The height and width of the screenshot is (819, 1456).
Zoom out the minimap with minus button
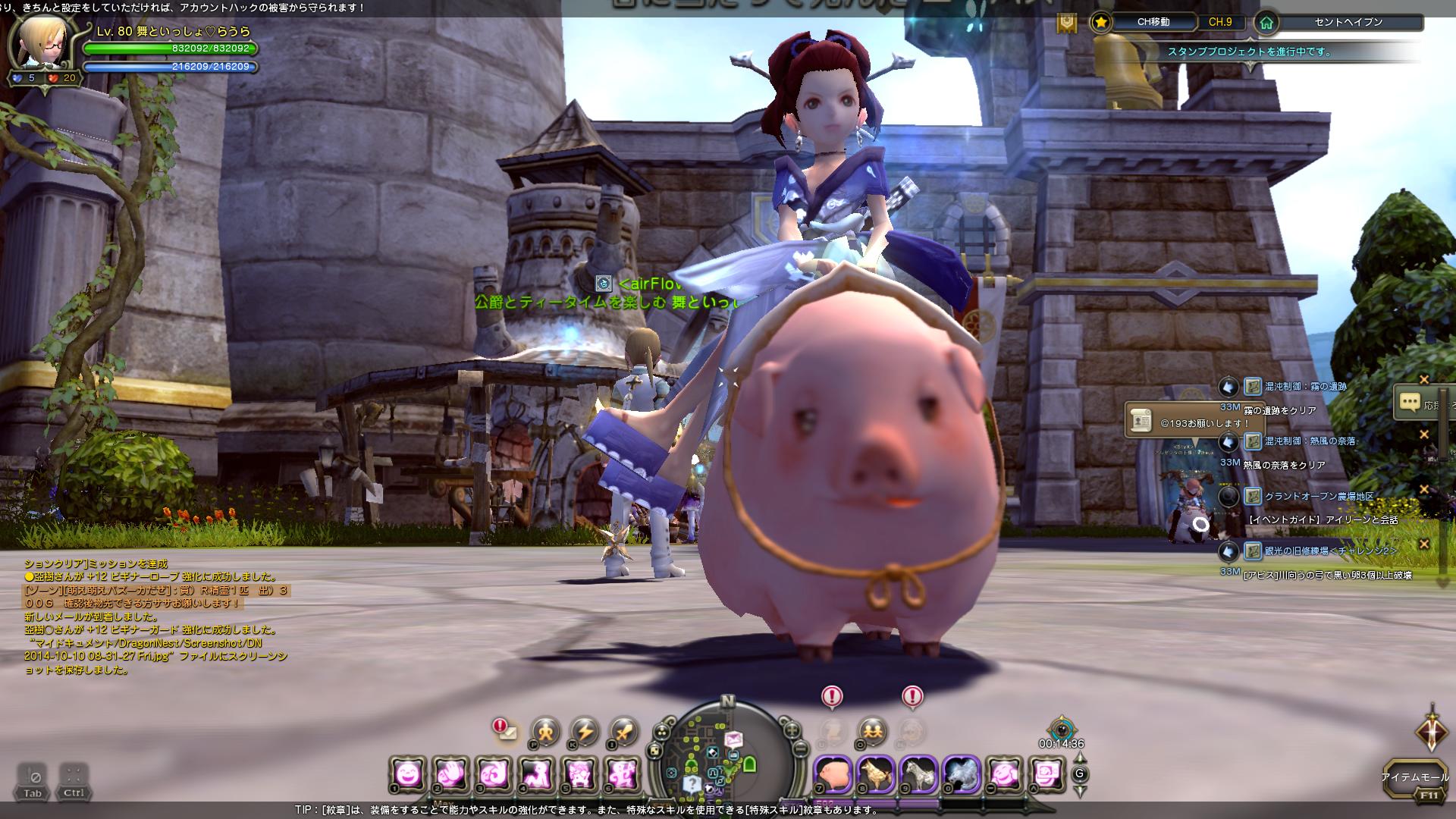[x=801, y=749]
